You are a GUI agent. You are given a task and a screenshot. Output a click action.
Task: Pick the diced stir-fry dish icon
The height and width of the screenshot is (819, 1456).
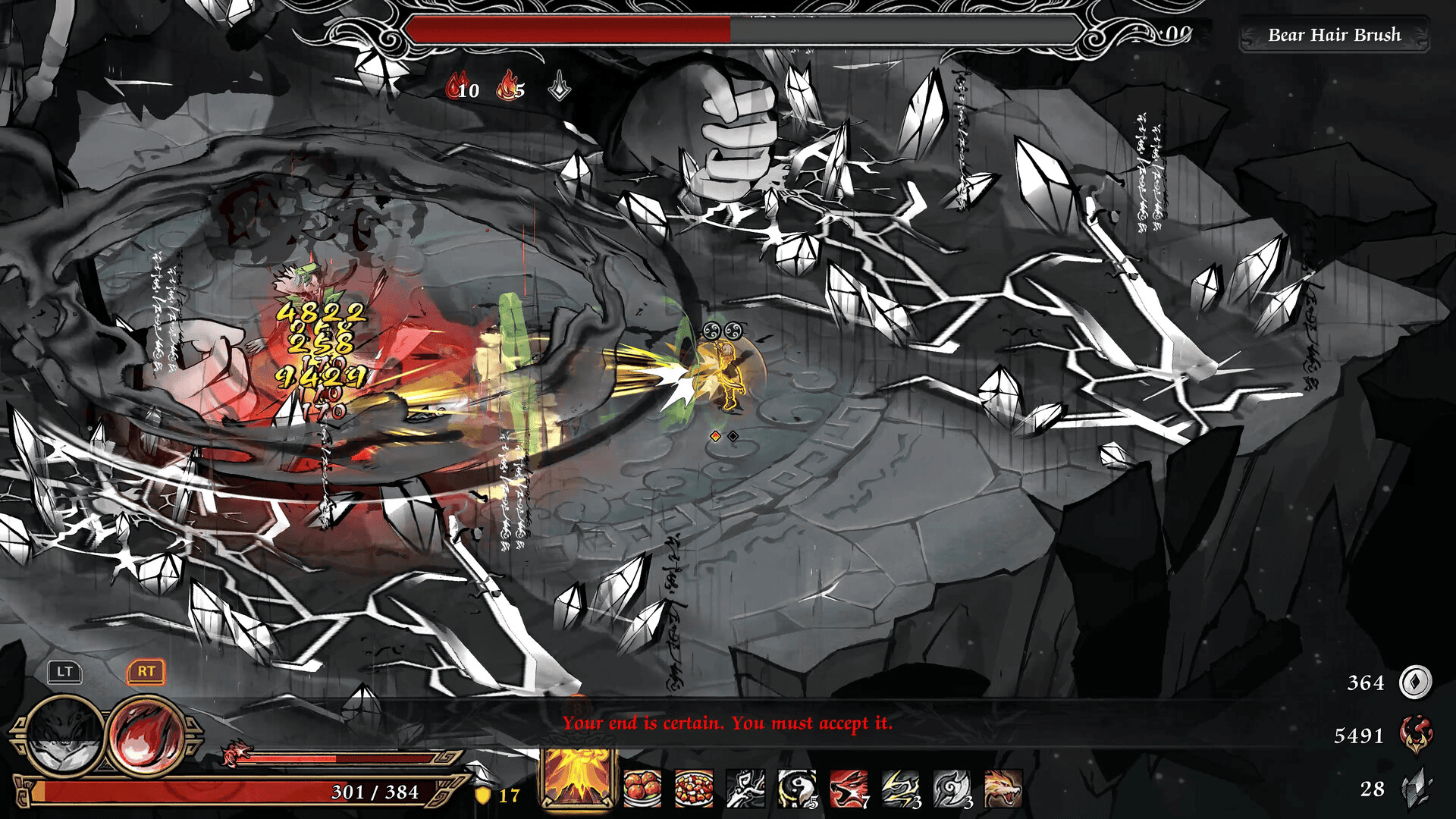[694, 789]
